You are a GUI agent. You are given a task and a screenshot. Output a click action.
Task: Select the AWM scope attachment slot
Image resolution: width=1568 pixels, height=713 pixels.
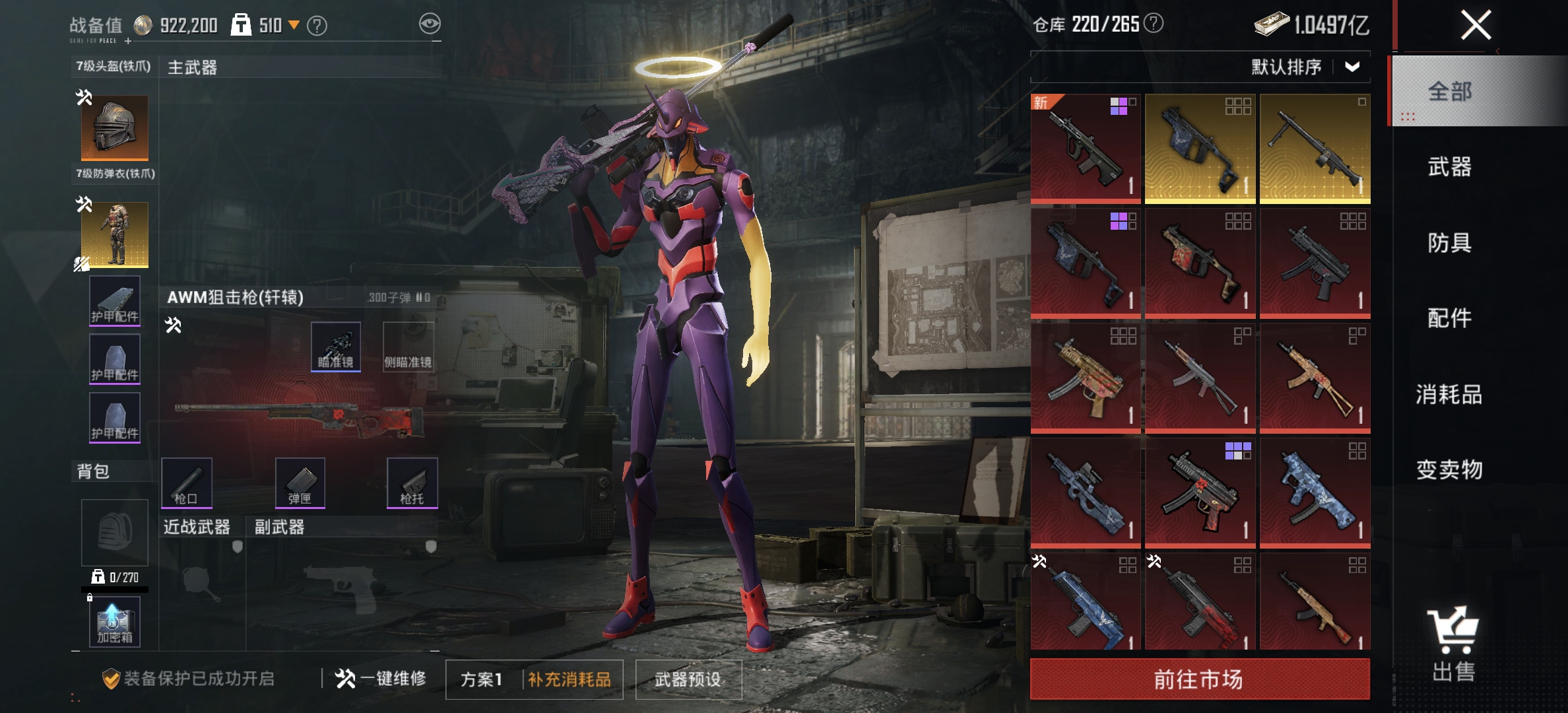coord(336,347)
